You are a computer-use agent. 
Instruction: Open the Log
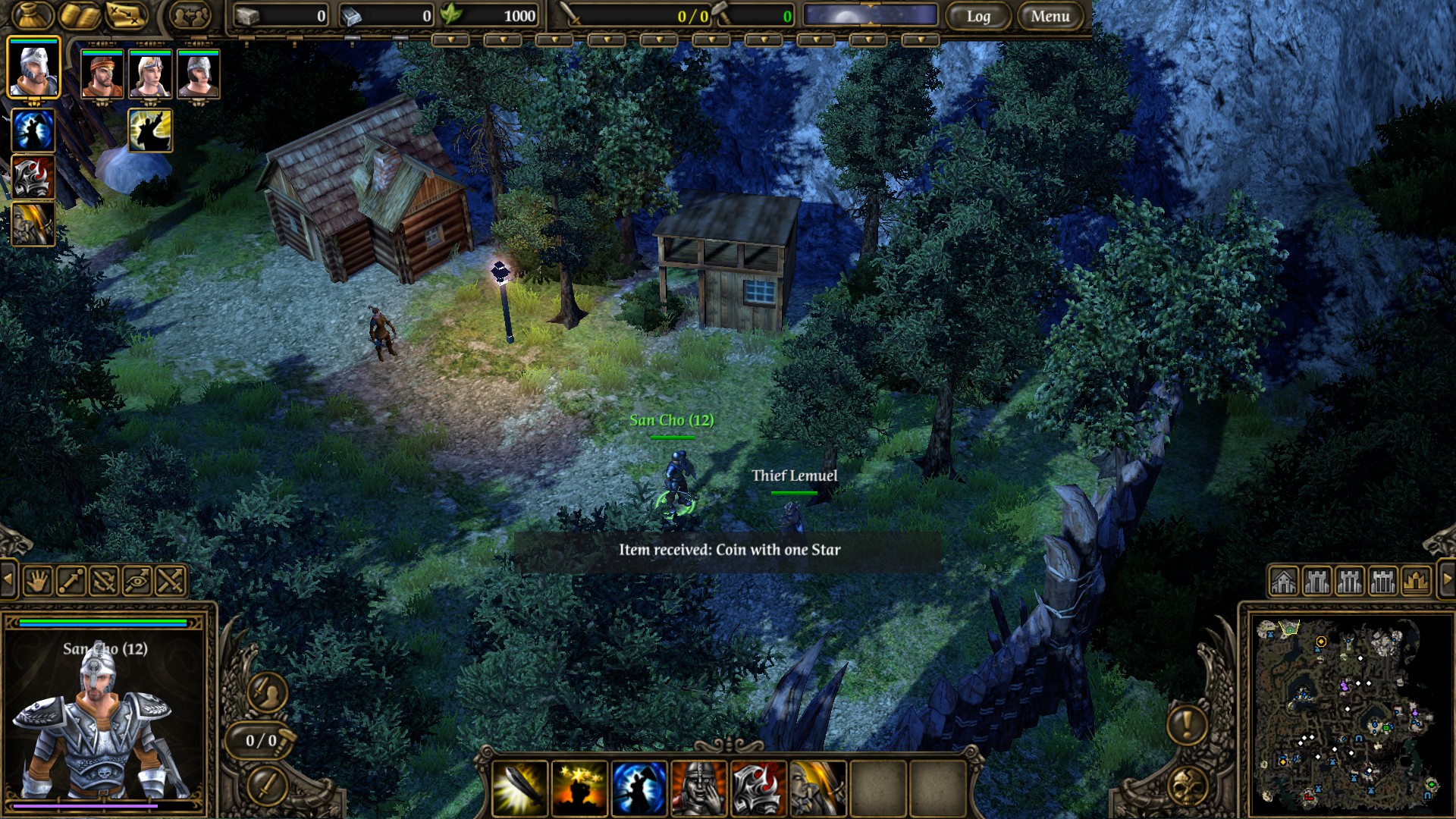(978, 16)
